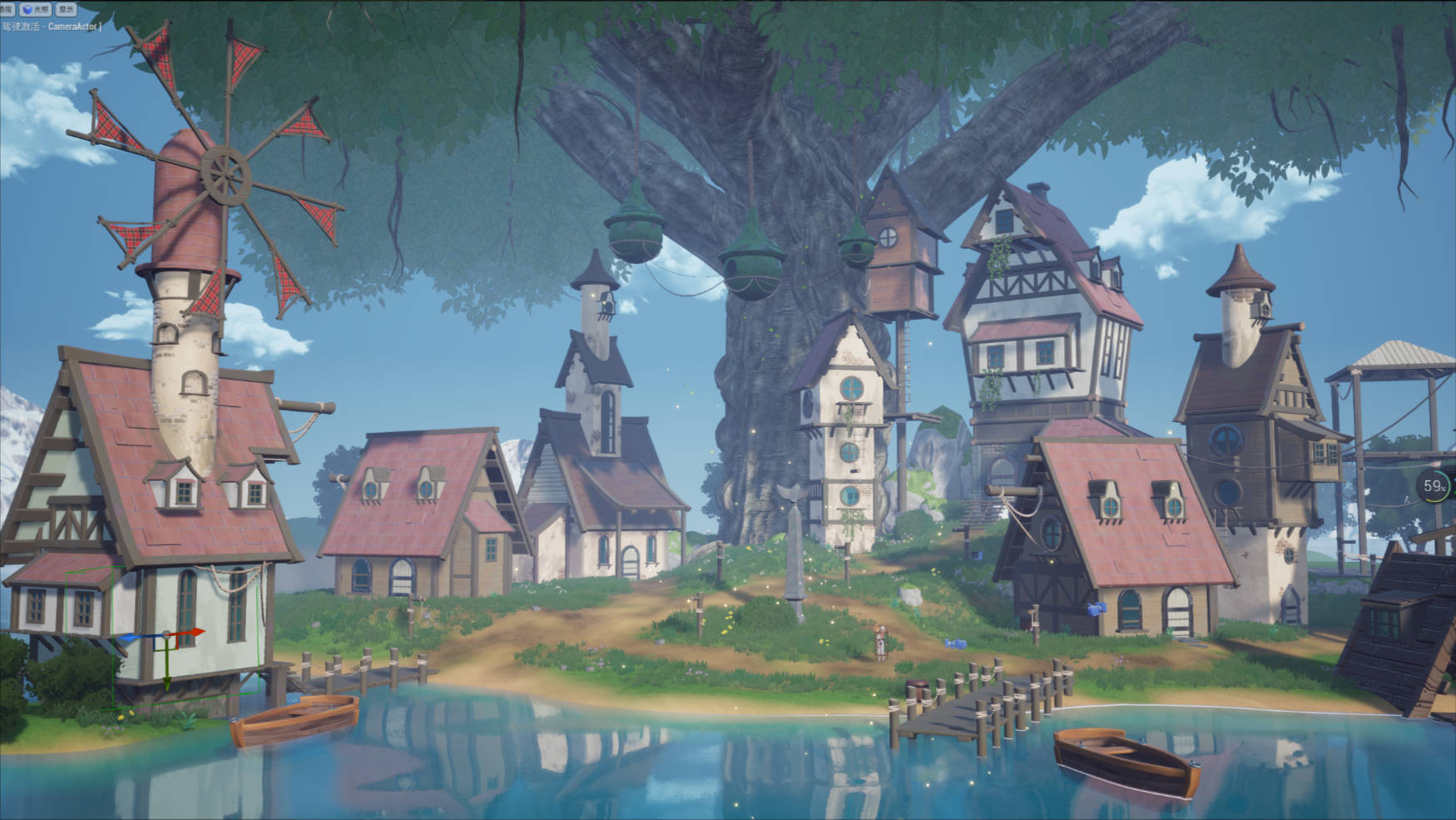This screenshot has width=1456, height=820.
Task: Click the partially visible 透视 perspective button
Action: tap(7, 9)
